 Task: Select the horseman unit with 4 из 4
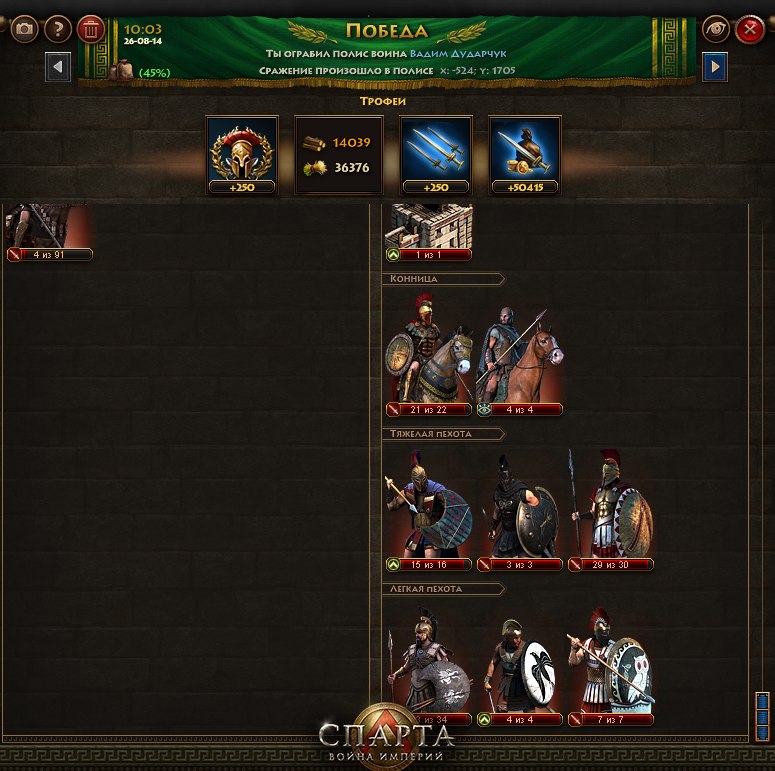[x=519, y=356]
